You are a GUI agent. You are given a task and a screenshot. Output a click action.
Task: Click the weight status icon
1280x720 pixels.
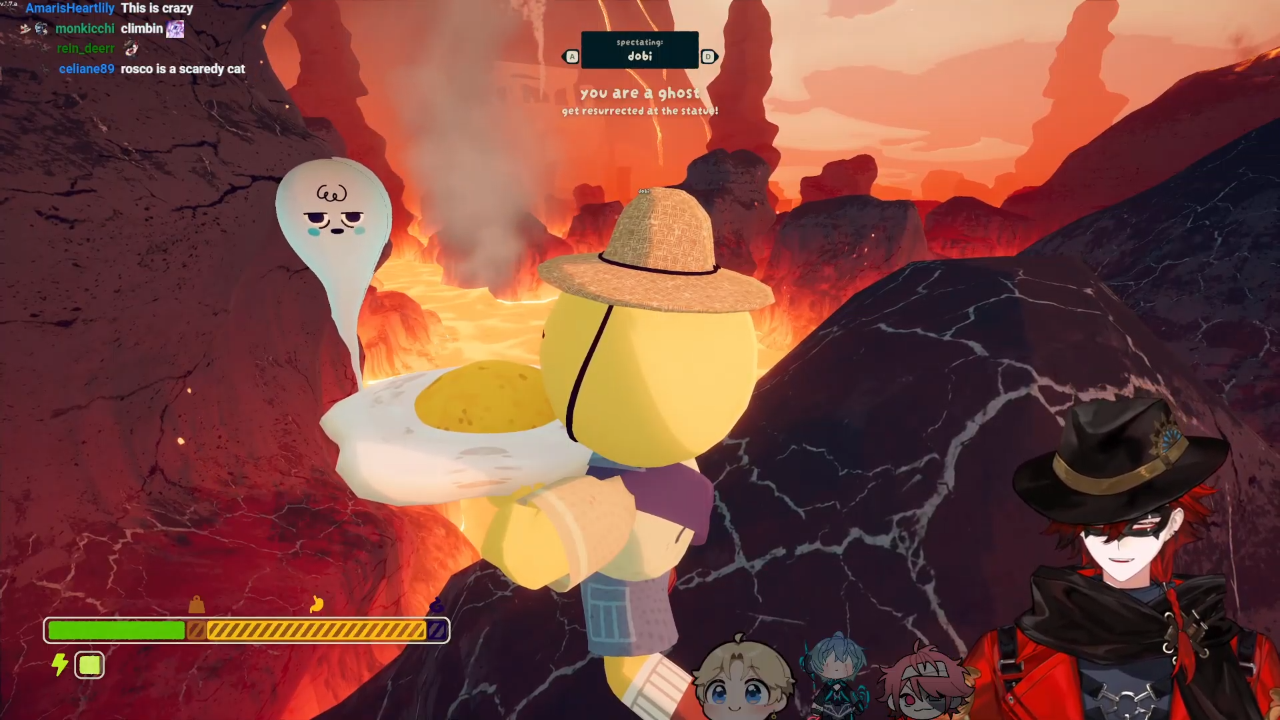click(196, 604)
